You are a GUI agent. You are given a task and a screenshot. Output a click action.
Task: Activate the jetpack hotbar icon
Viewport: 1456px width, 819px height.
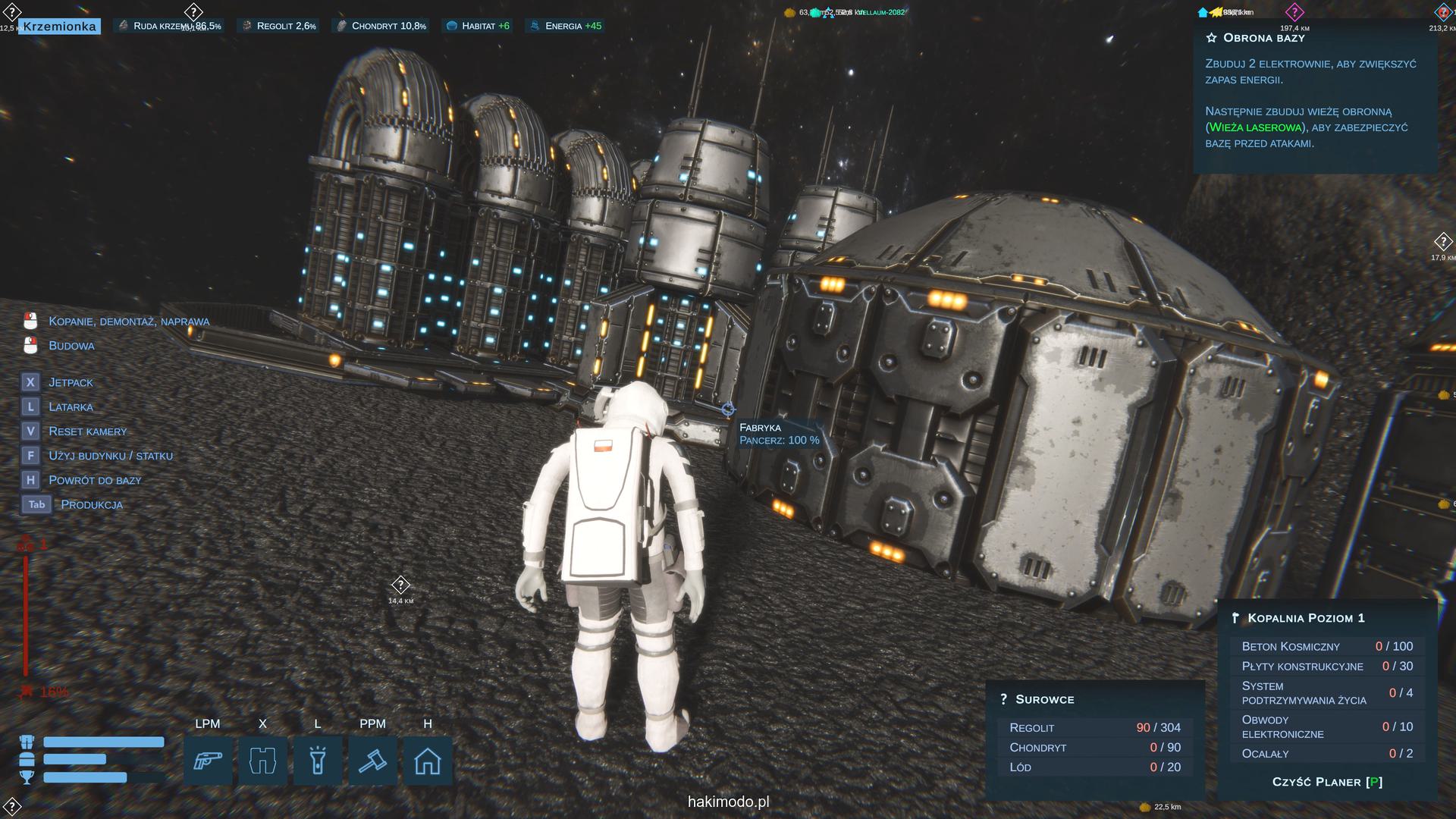tap(262, 761)
